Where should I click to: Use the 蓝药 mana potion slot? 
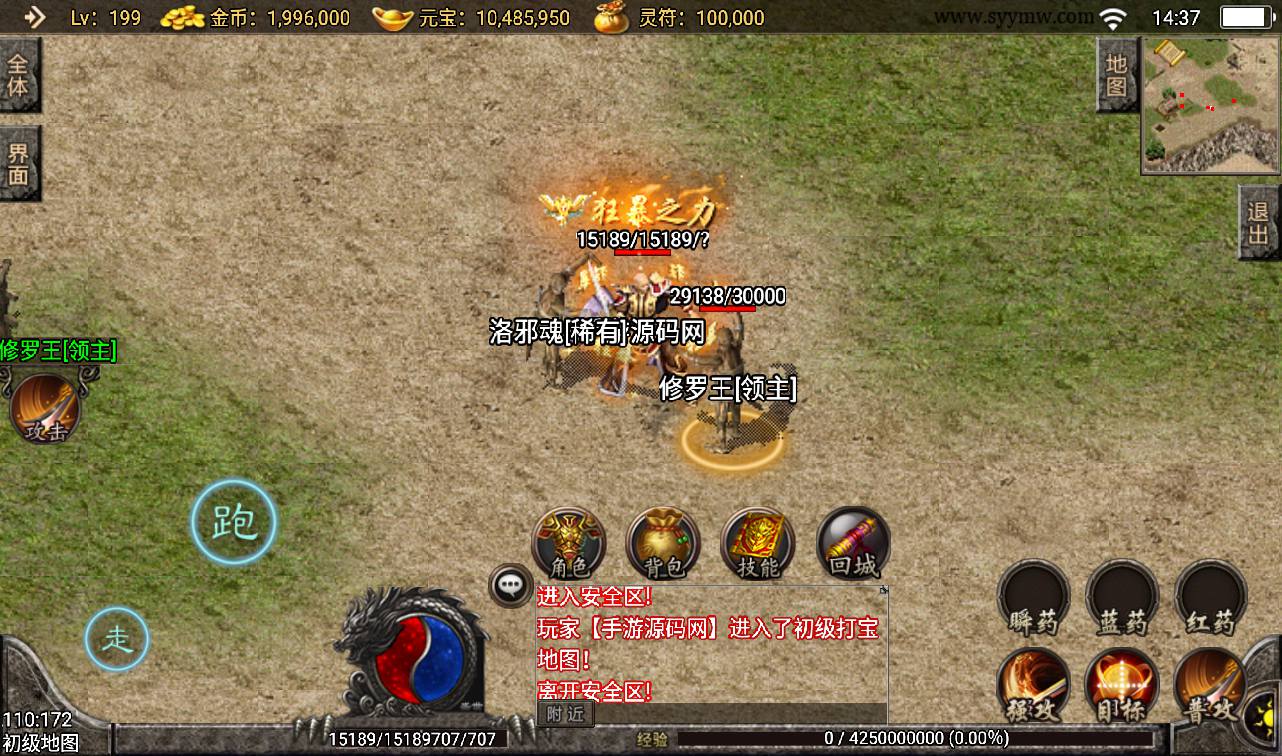coord(1122,598)
